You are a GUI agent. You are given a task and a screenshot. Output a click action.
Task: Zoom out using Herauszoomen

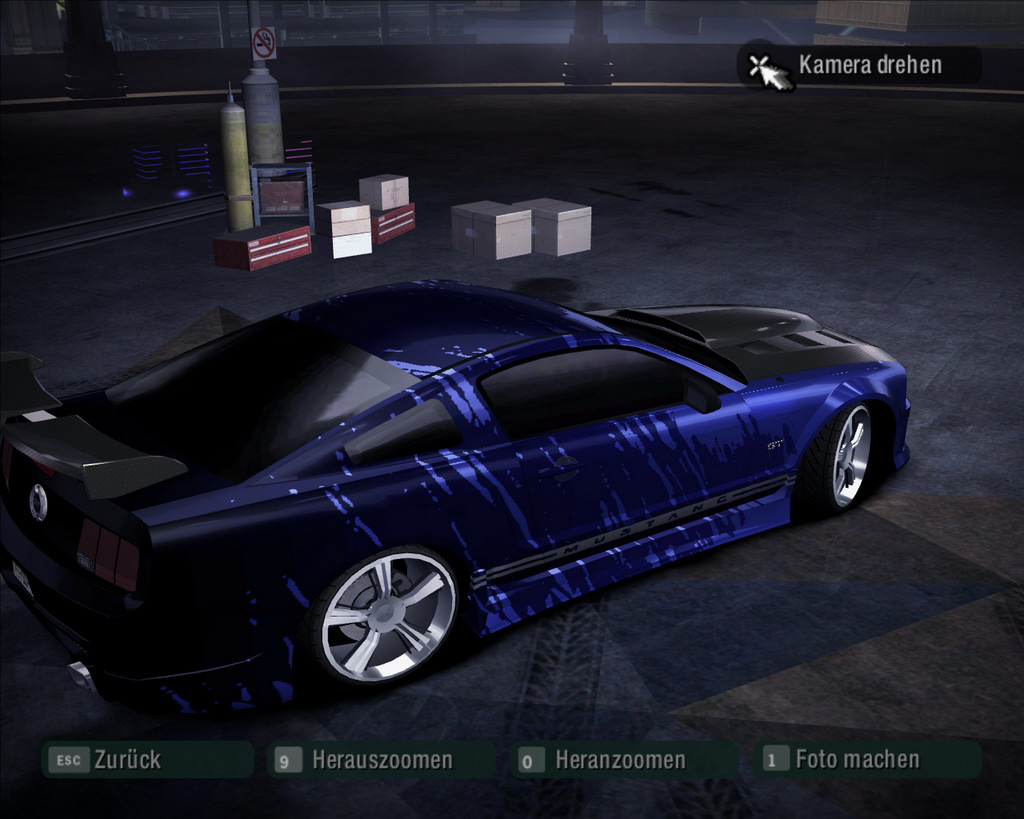381,760
